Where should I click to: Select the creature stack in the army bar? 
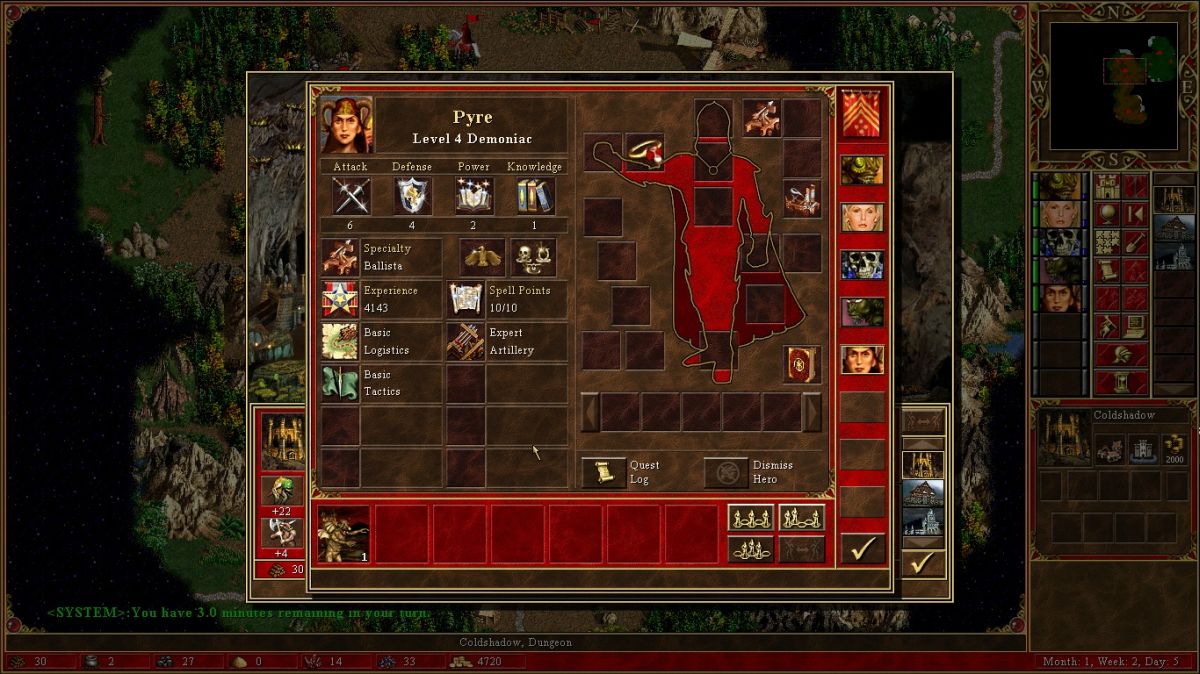pyautogui.click(x=343, y=534)
